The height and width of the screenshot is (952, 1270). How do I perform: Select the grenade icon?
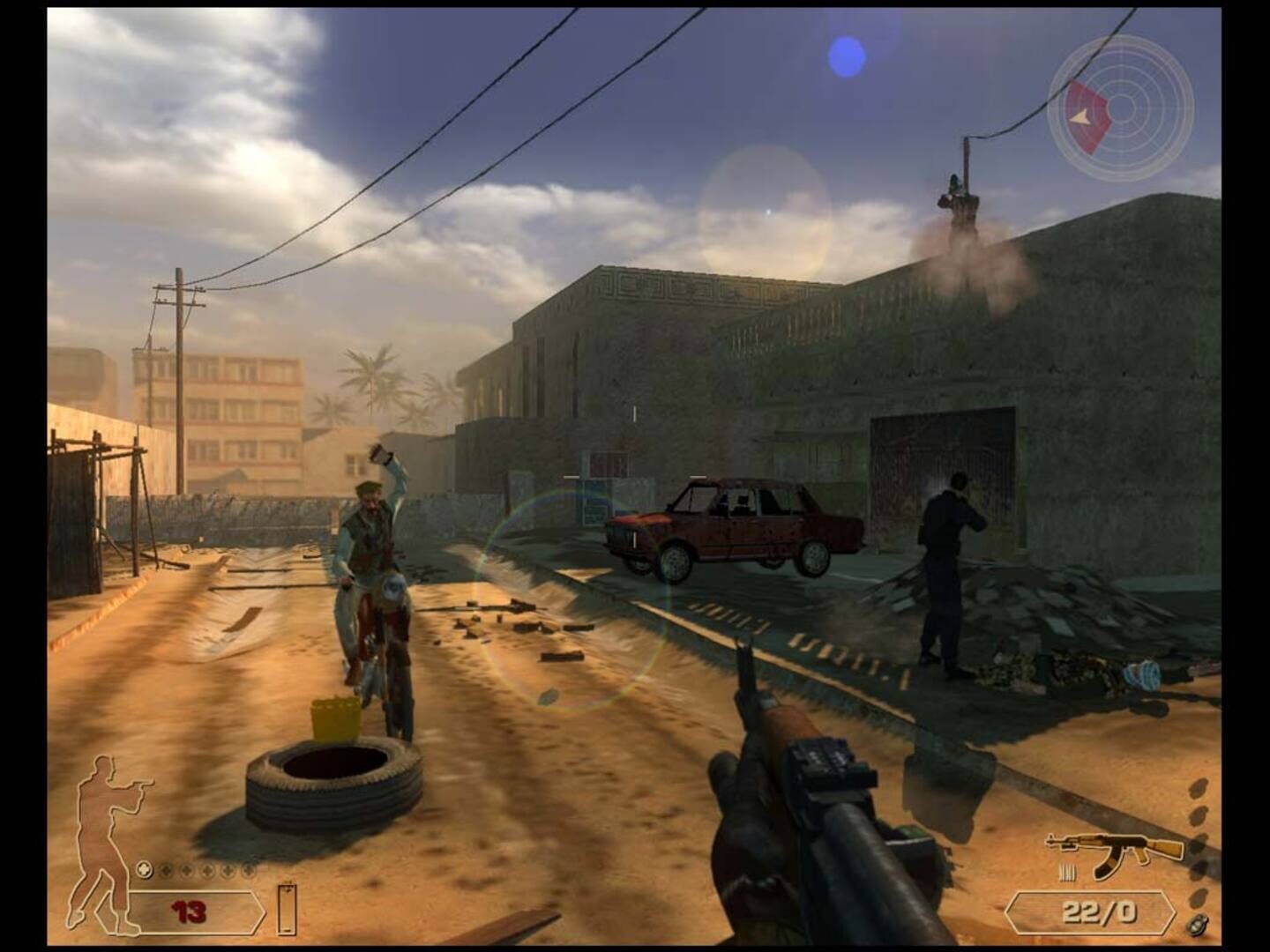click(x=1198, y=925)
